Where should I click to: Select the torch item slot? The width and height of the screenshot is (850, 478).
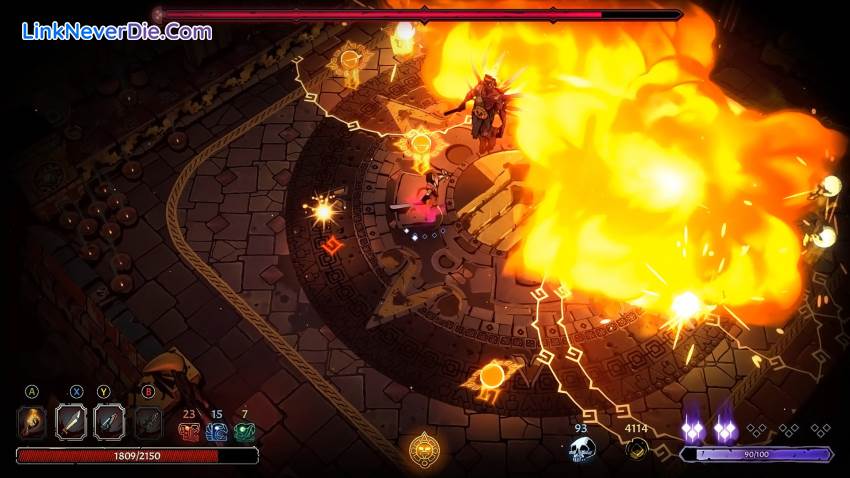coord(32,422)
